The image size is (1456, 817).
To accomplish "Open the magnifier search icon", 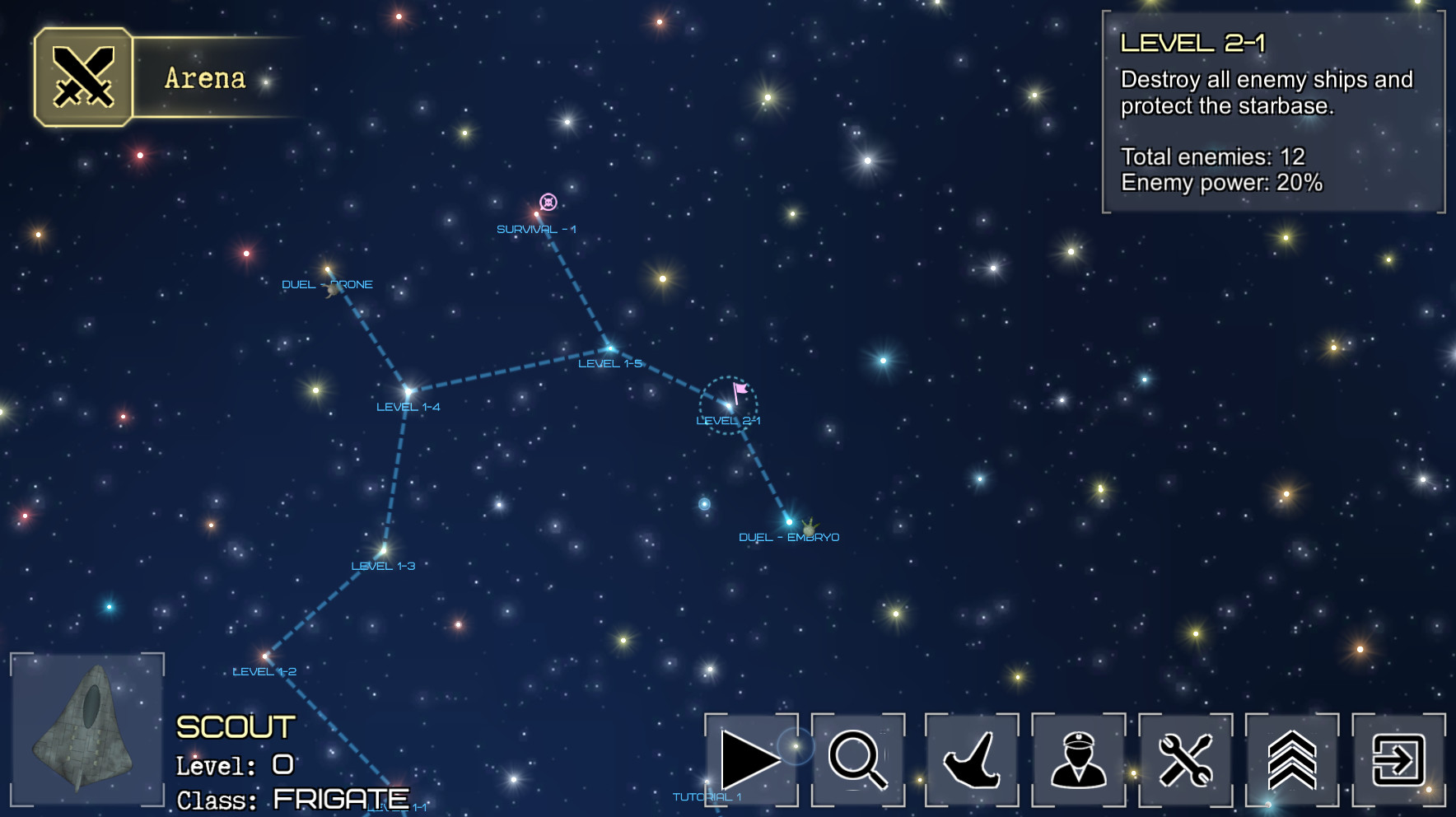I will pyautogui.click(x=859, y=759).
